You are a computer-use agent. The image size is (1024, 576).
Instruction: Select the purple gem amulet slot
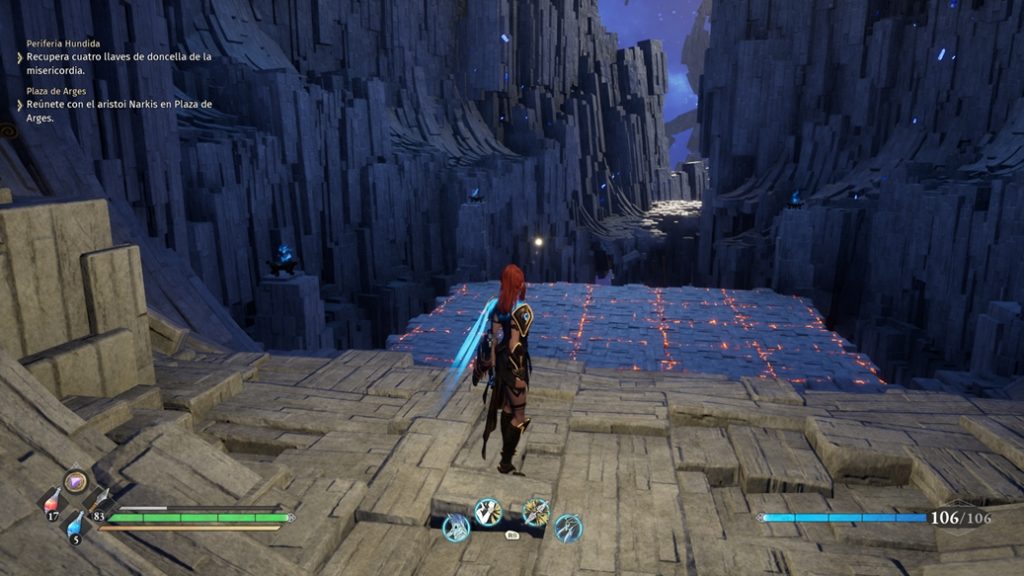75,482
